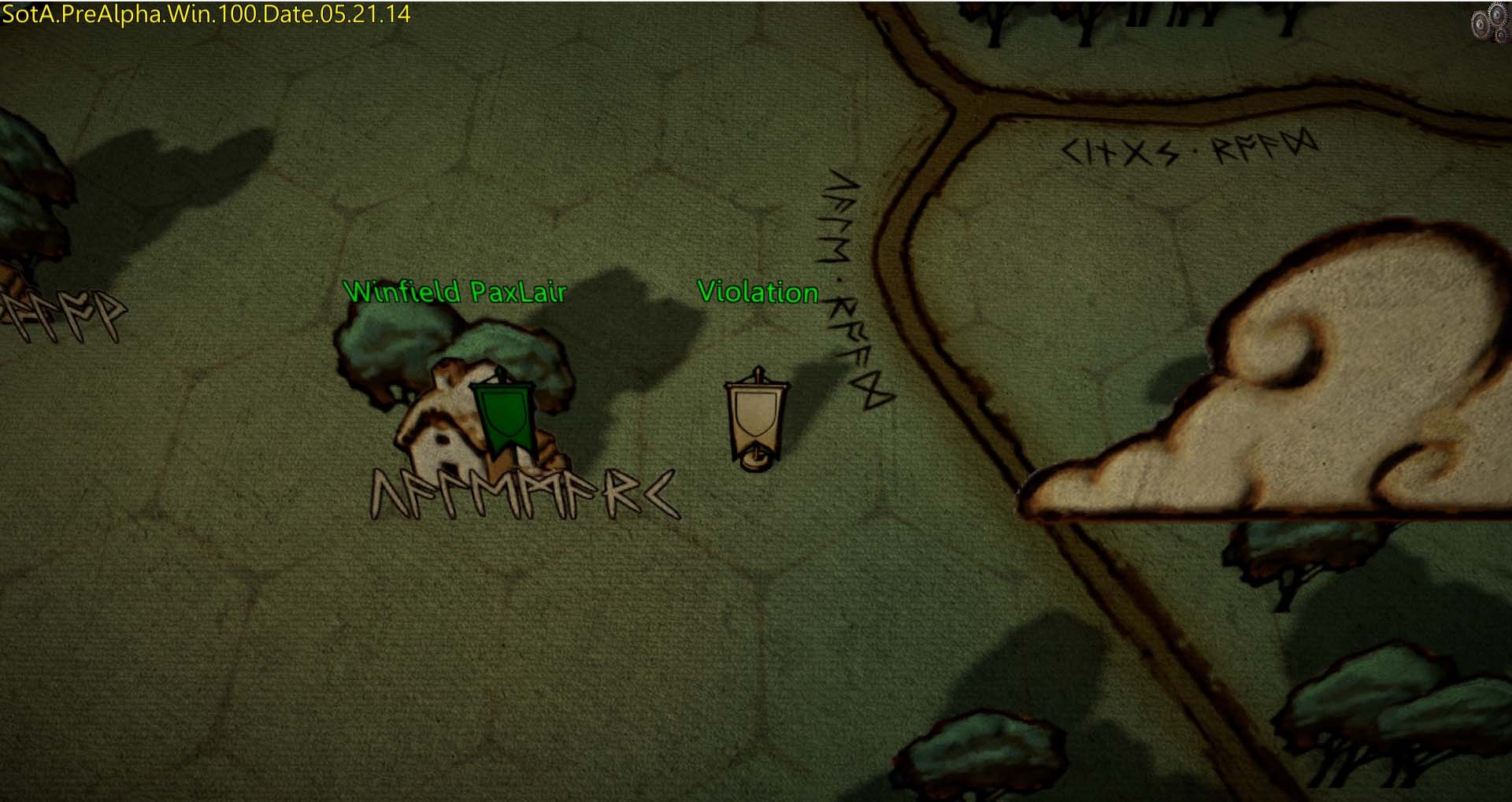
Task: Select the tan banner marker under Violation
Action: pos(757,419)
